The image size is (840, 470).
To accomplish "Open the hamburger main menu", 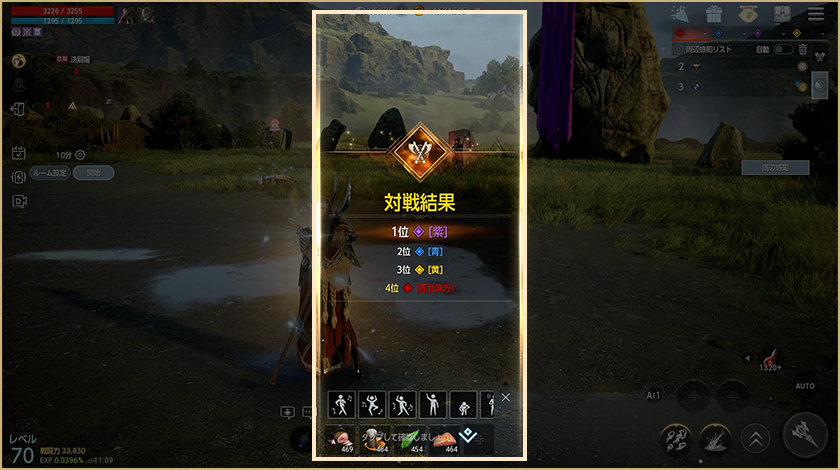I will (811, 14).
